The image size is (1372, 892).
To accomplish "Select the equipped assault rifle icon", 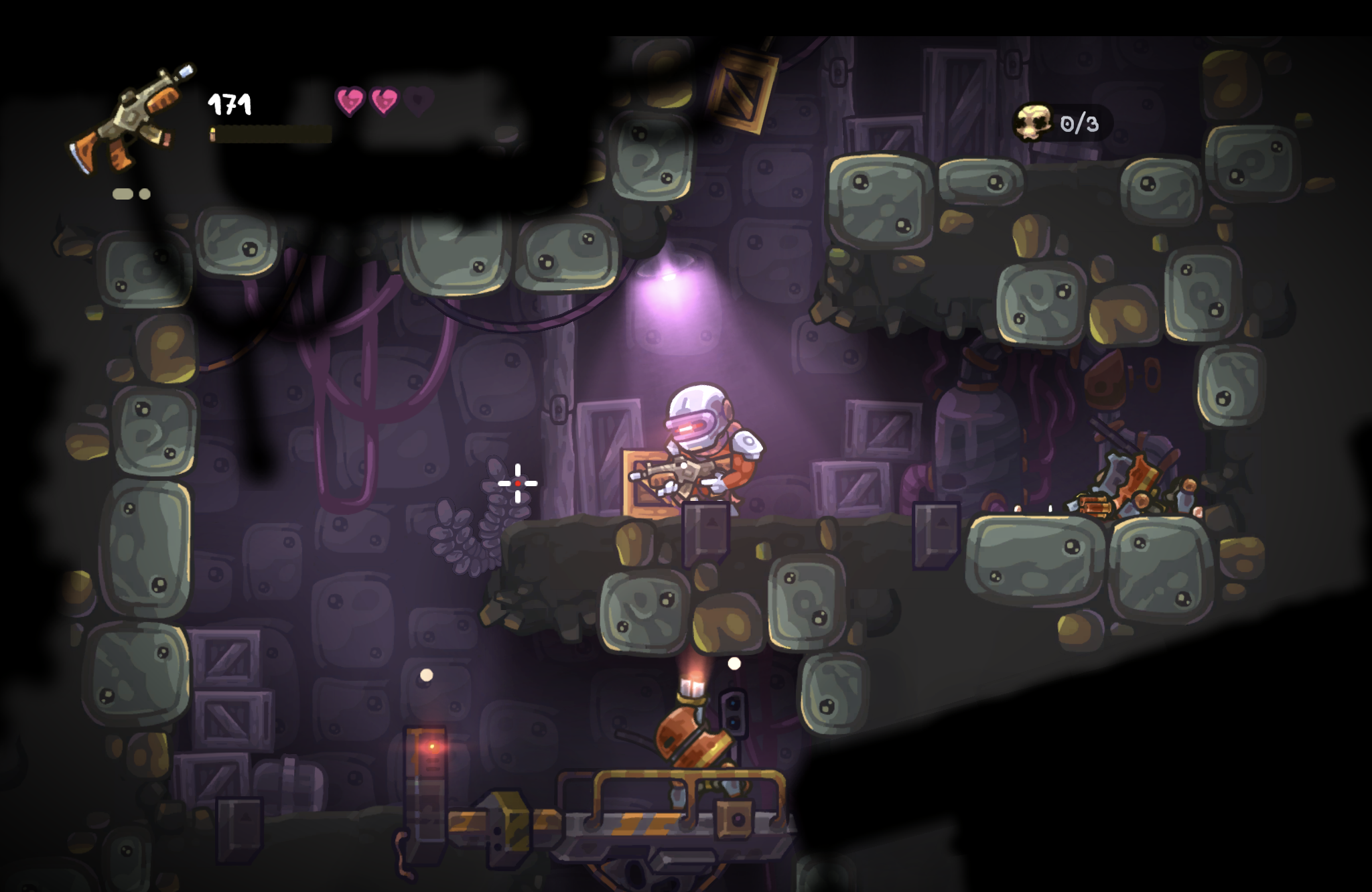I will click(x=131, y=121).
